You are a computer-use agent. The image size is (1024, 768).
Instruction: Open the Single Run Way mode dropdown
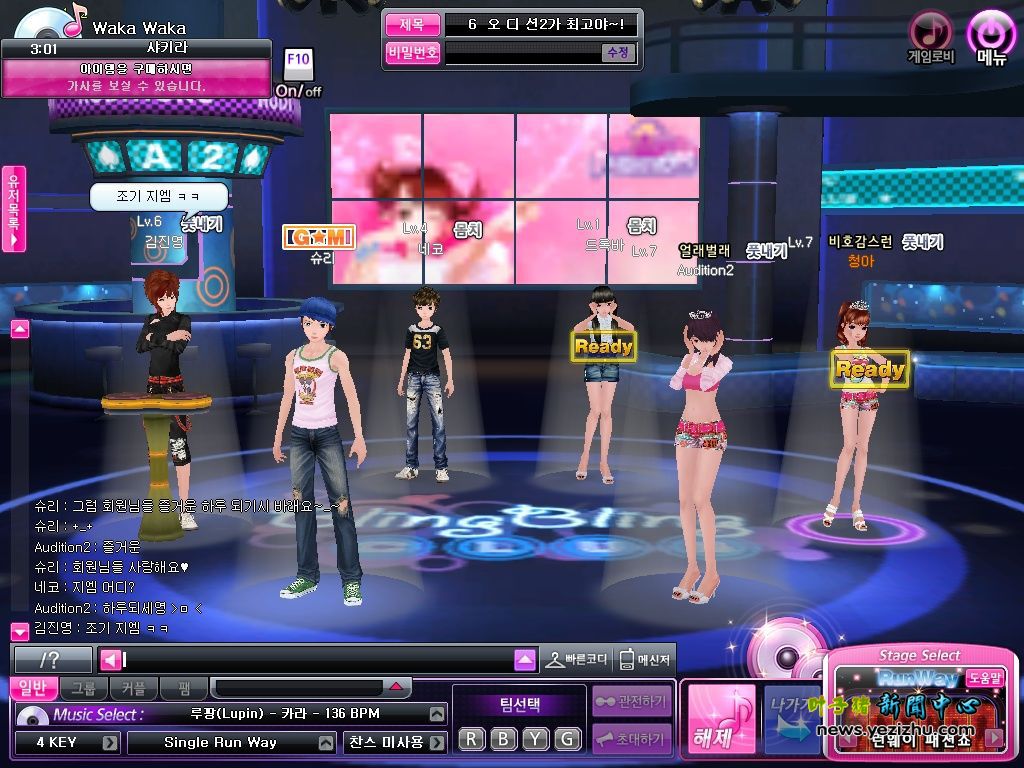tap(326, 743)
